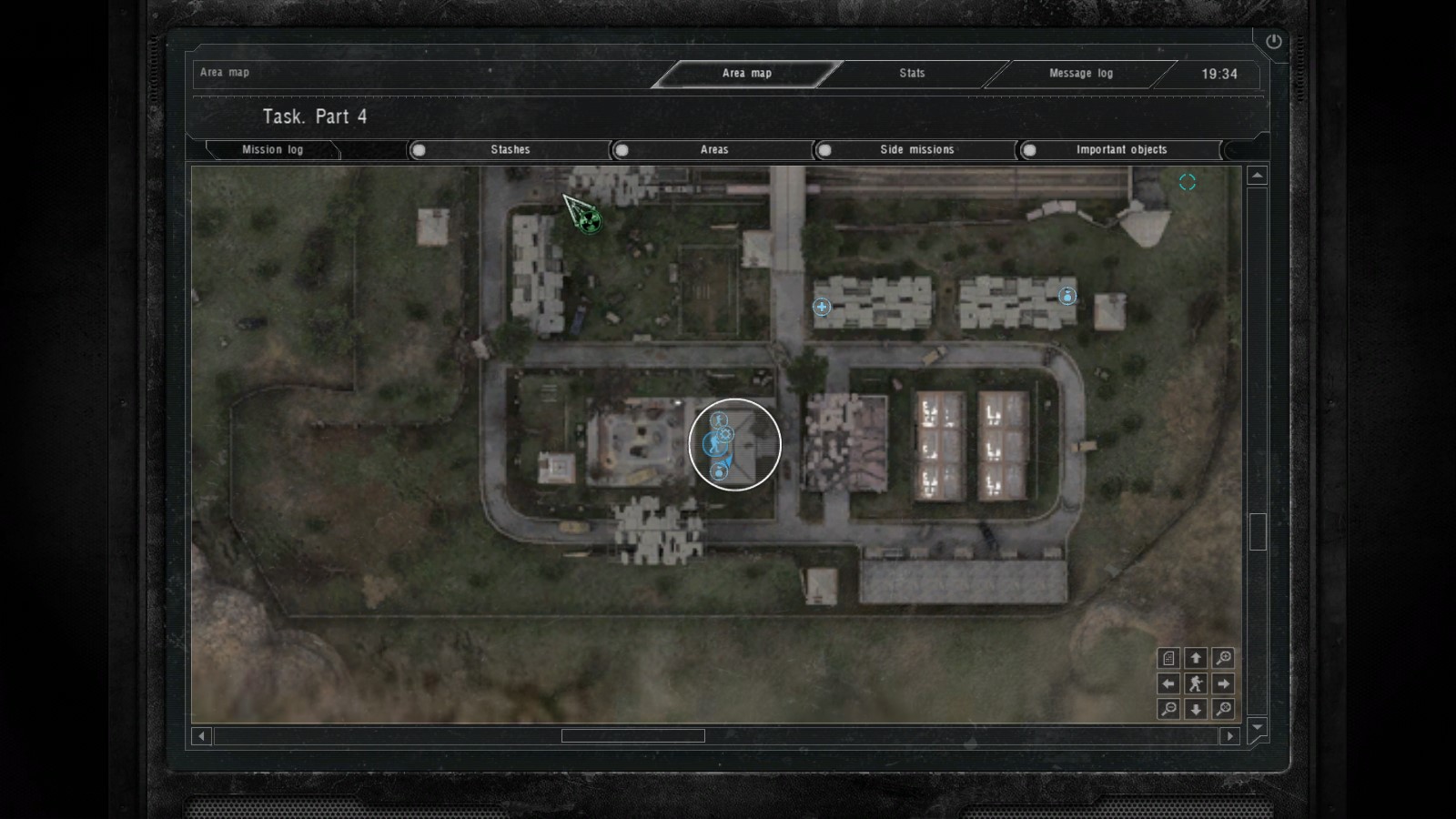Viewport: 1456px width, 819px height.
Task: Pan the map down with arrow button
Action: click(x=1196, y=709)
